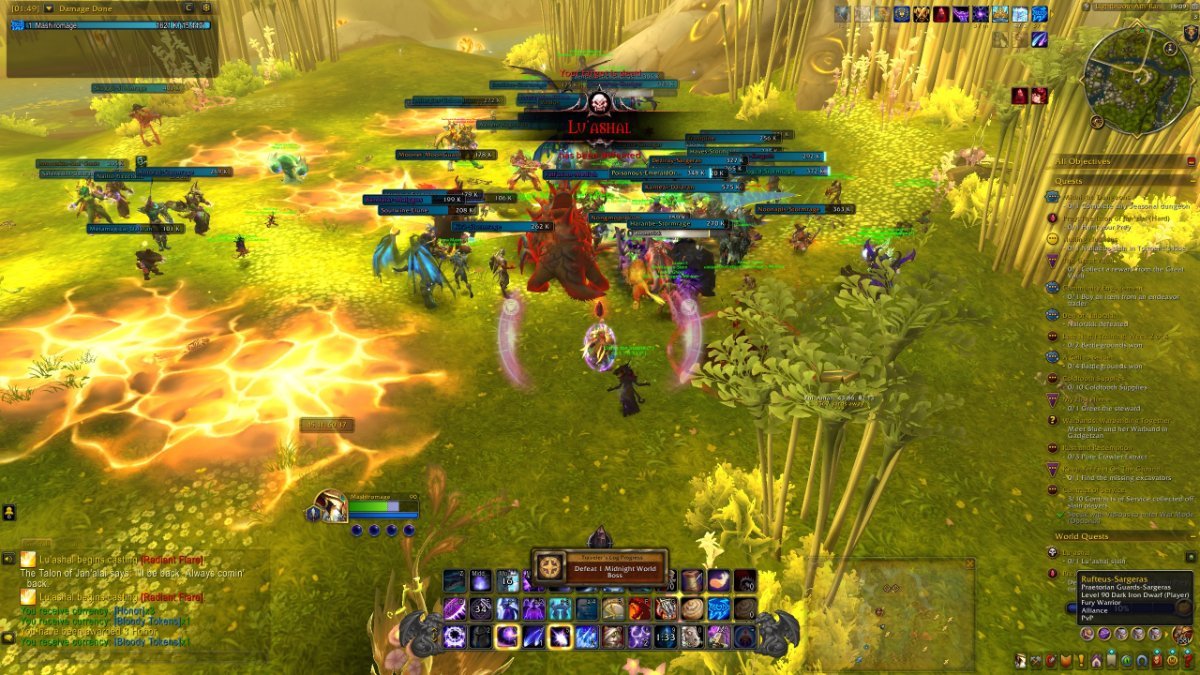
Task: Select the Lu'ashal world quest entry
Action: point(1076,552)
